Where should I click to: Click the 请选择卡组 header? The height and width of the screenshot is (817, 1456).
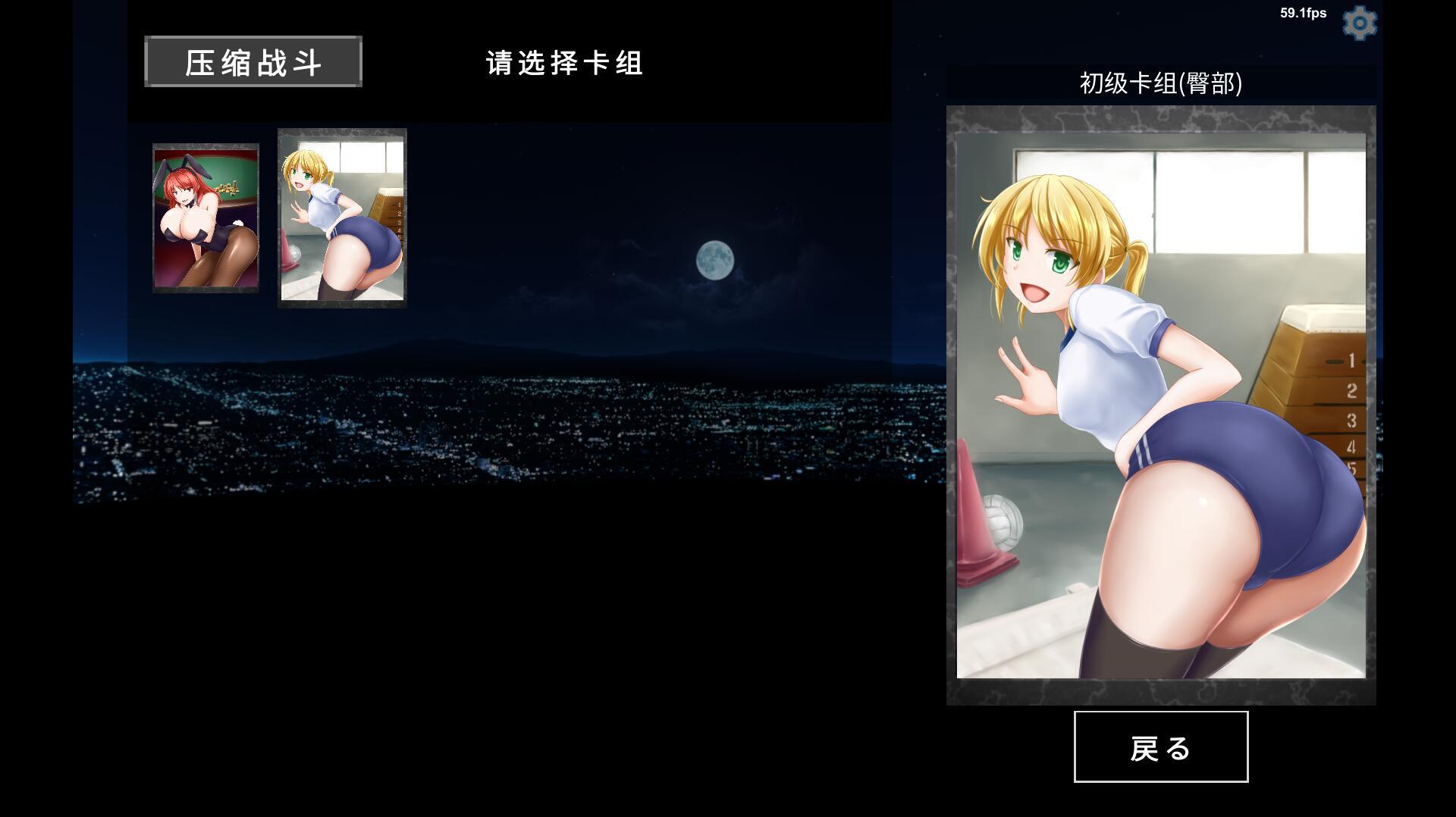pyautogui.click(x=564, y=64)
